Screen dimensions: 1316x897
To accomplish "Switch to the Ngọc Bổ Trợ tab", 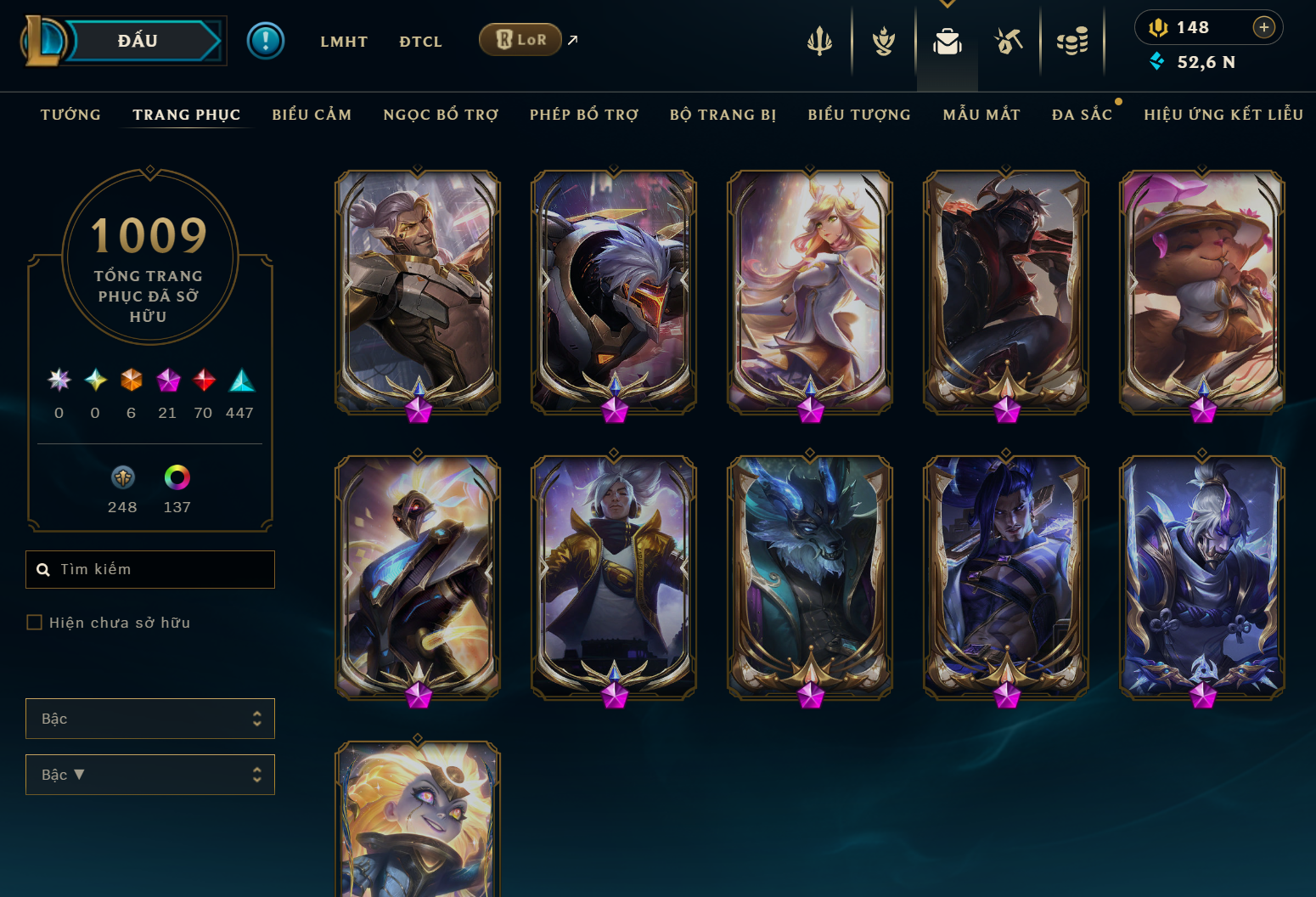I will tap(441, 115).
